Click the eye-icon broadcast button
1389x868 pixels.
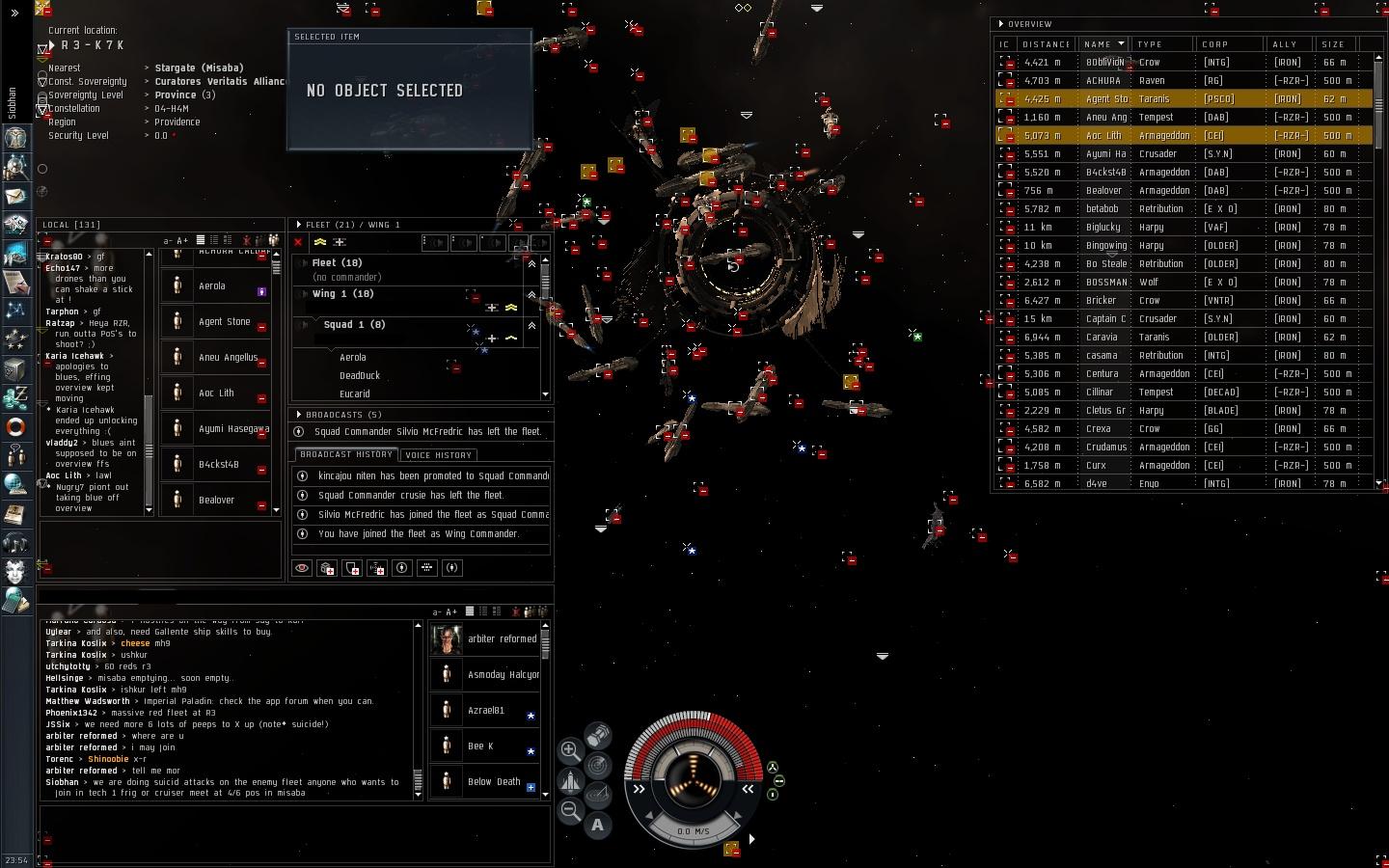[302, 568]
